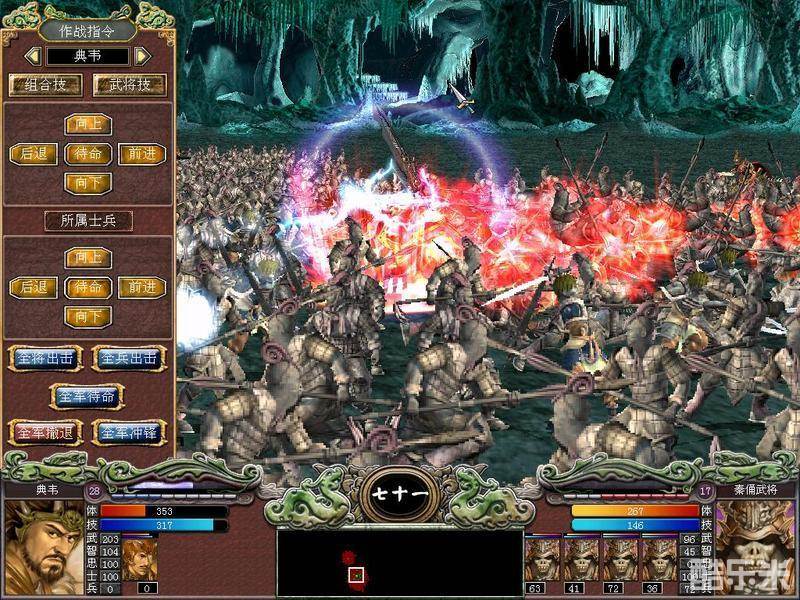Screen dimensions: 800x600
Task: Open the 组合技 combo skill menu
Action: pyautogui.click(x=45, y=85)
